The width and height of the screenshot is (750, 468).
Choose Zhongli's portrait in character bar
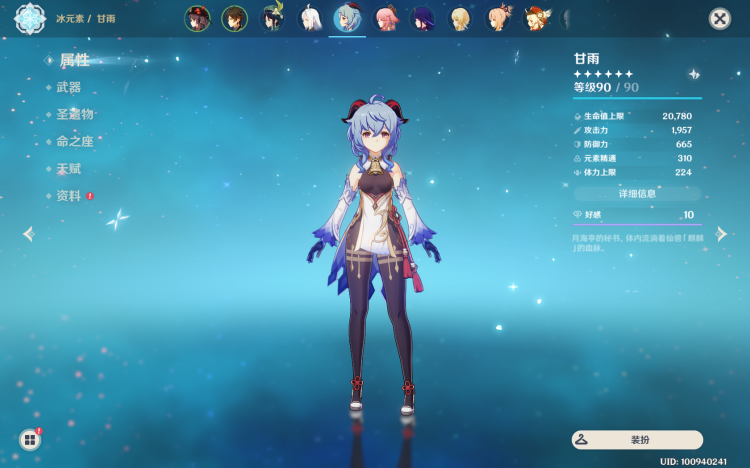click(234, 19)
